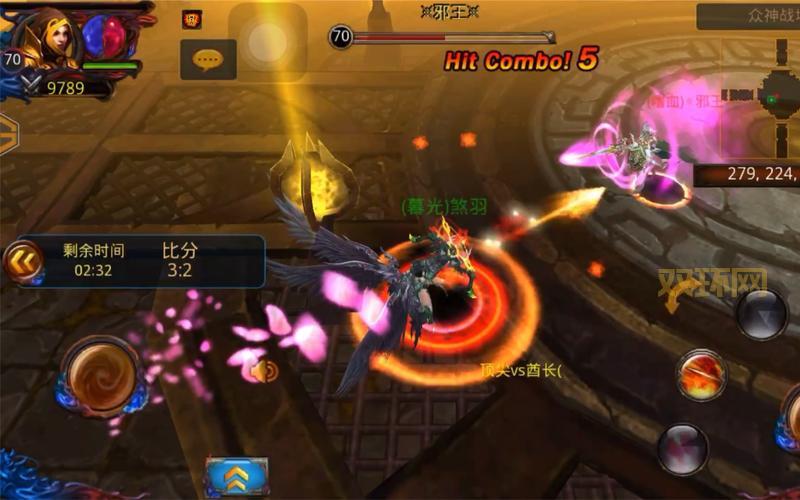This screenshot has width=800, height=500.
Task: Activate the fire skill orb
Action: 700,375
